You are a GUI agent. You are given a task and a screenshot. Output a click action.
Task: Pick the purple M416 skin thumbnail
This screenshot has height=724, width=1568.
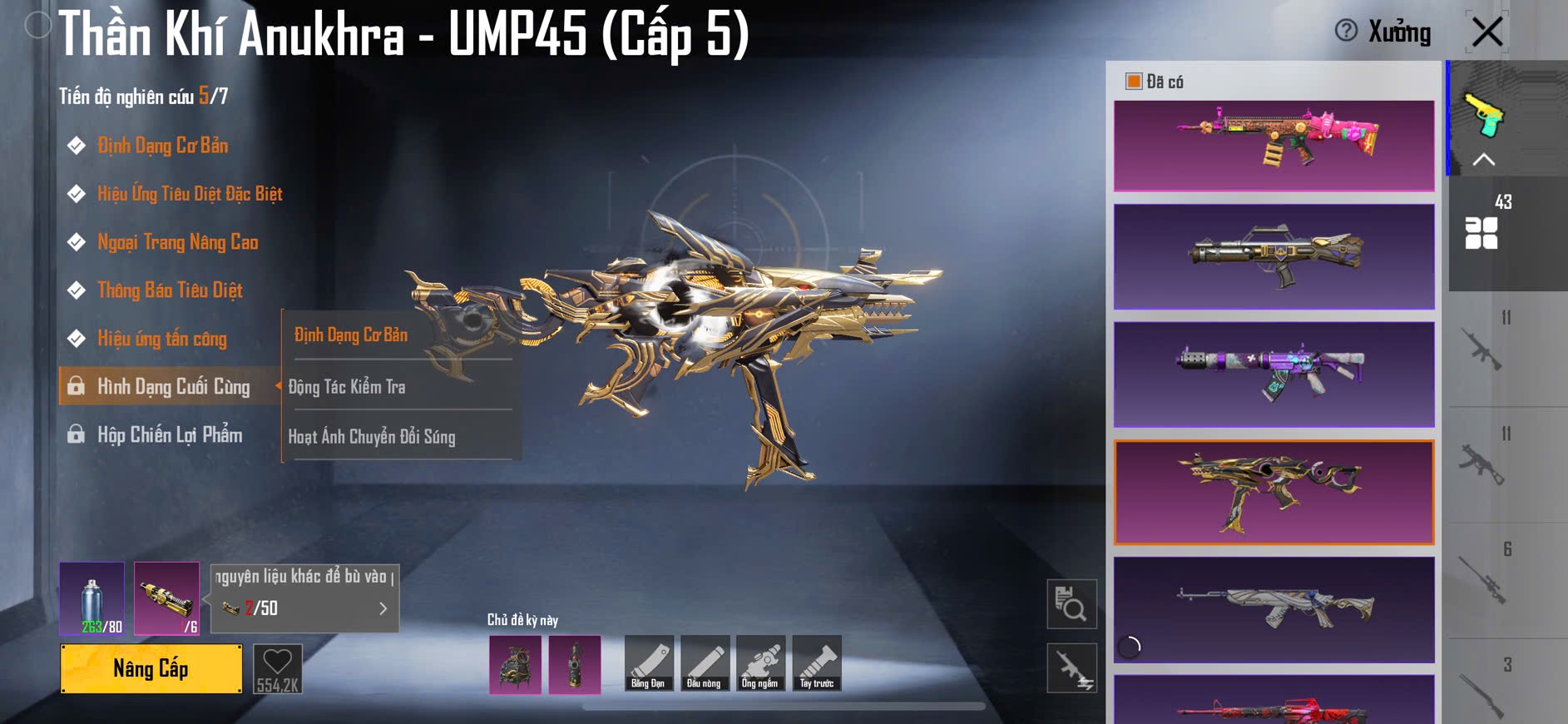[1274, 374]
